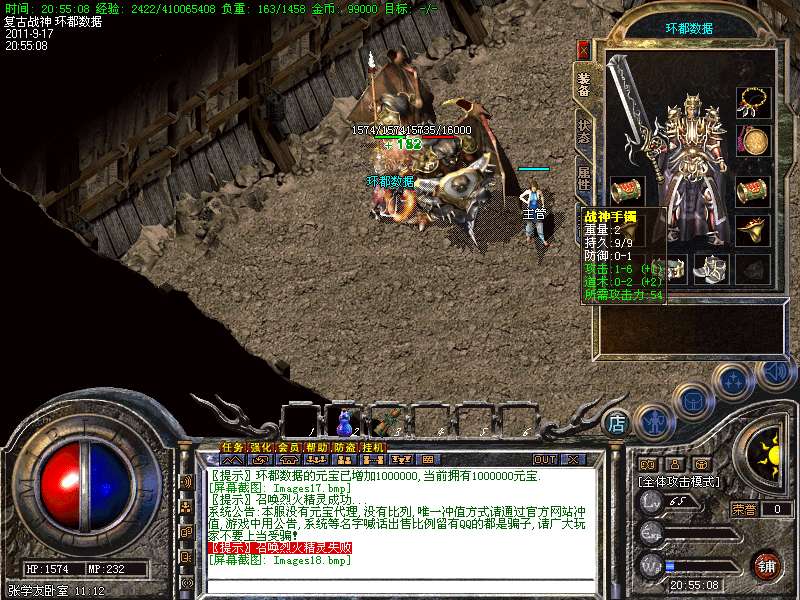Toggle sound with the speaker button
This screenshot has height=600, width=800.
(776, 372)
